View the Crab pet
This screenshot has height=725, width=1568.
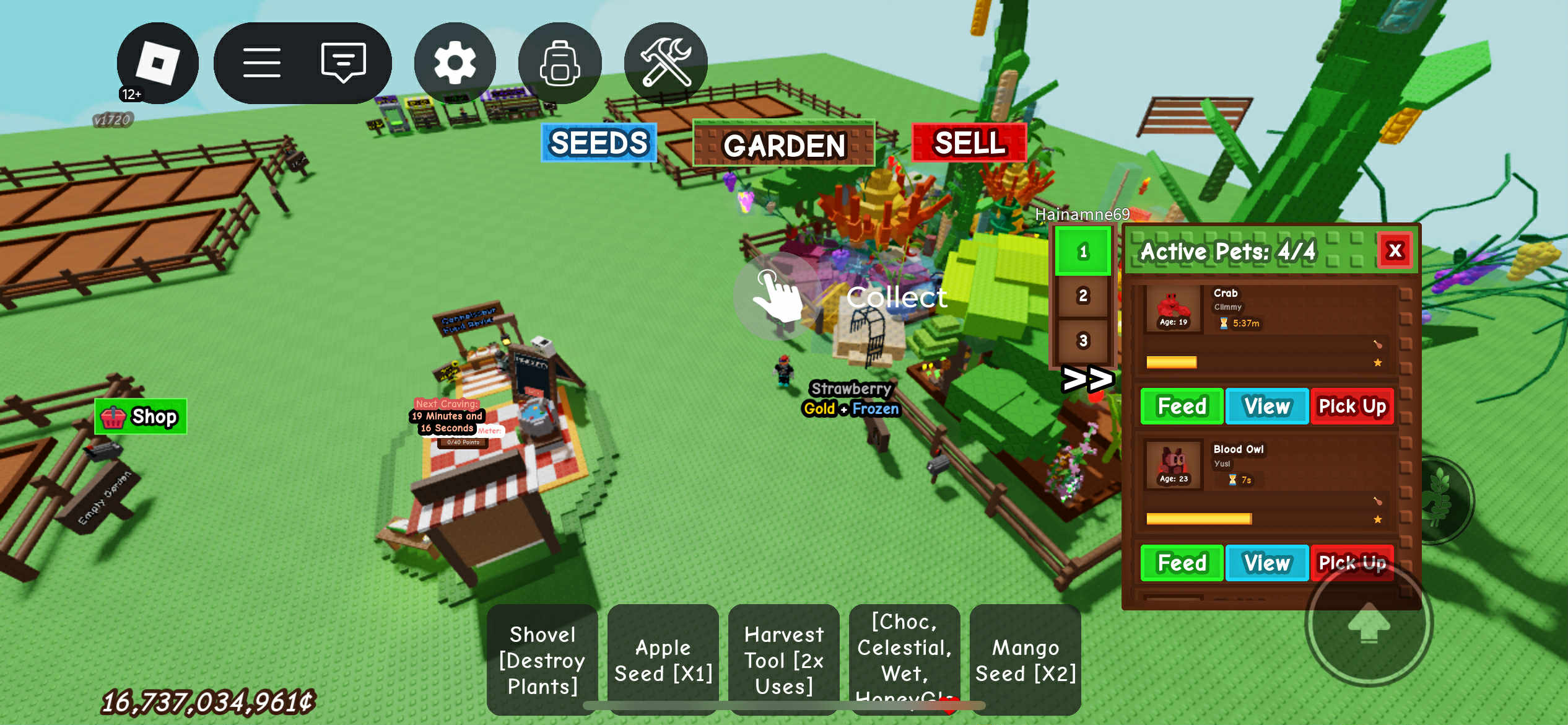pyautogui.click(x=1266, y=406)
